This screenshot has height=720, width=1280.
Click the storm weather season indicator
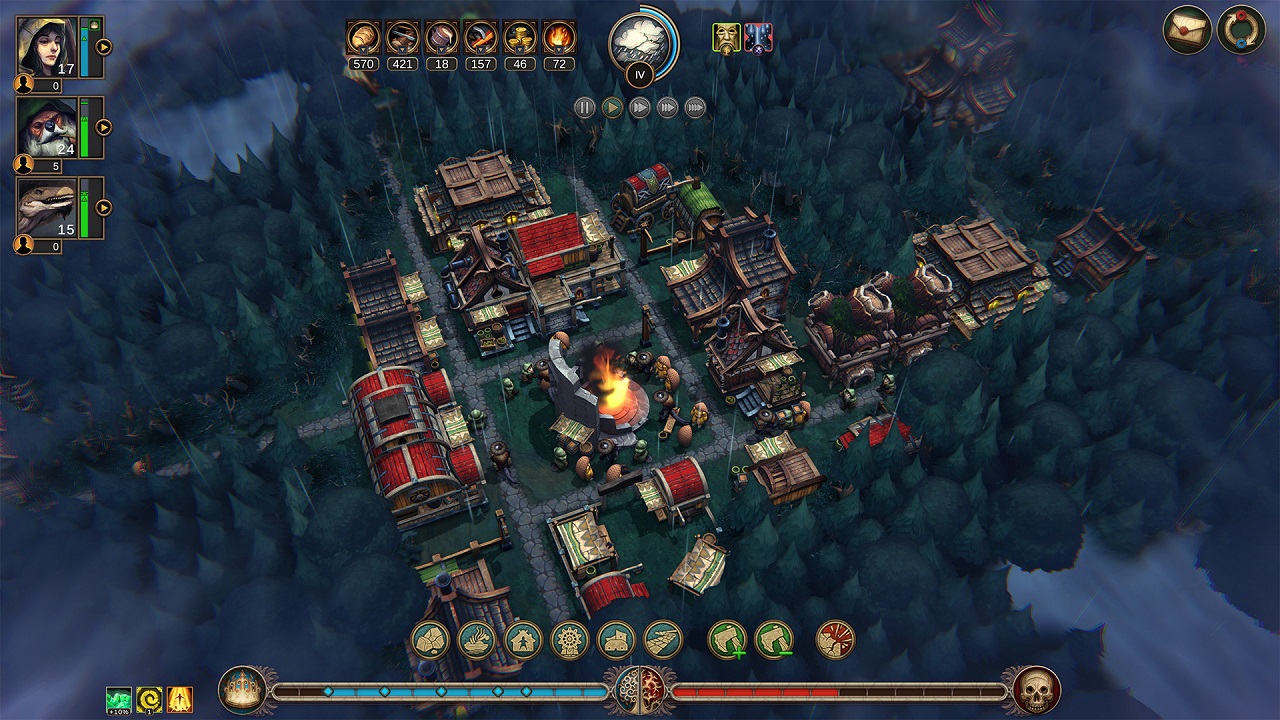[x=638, y=40]
